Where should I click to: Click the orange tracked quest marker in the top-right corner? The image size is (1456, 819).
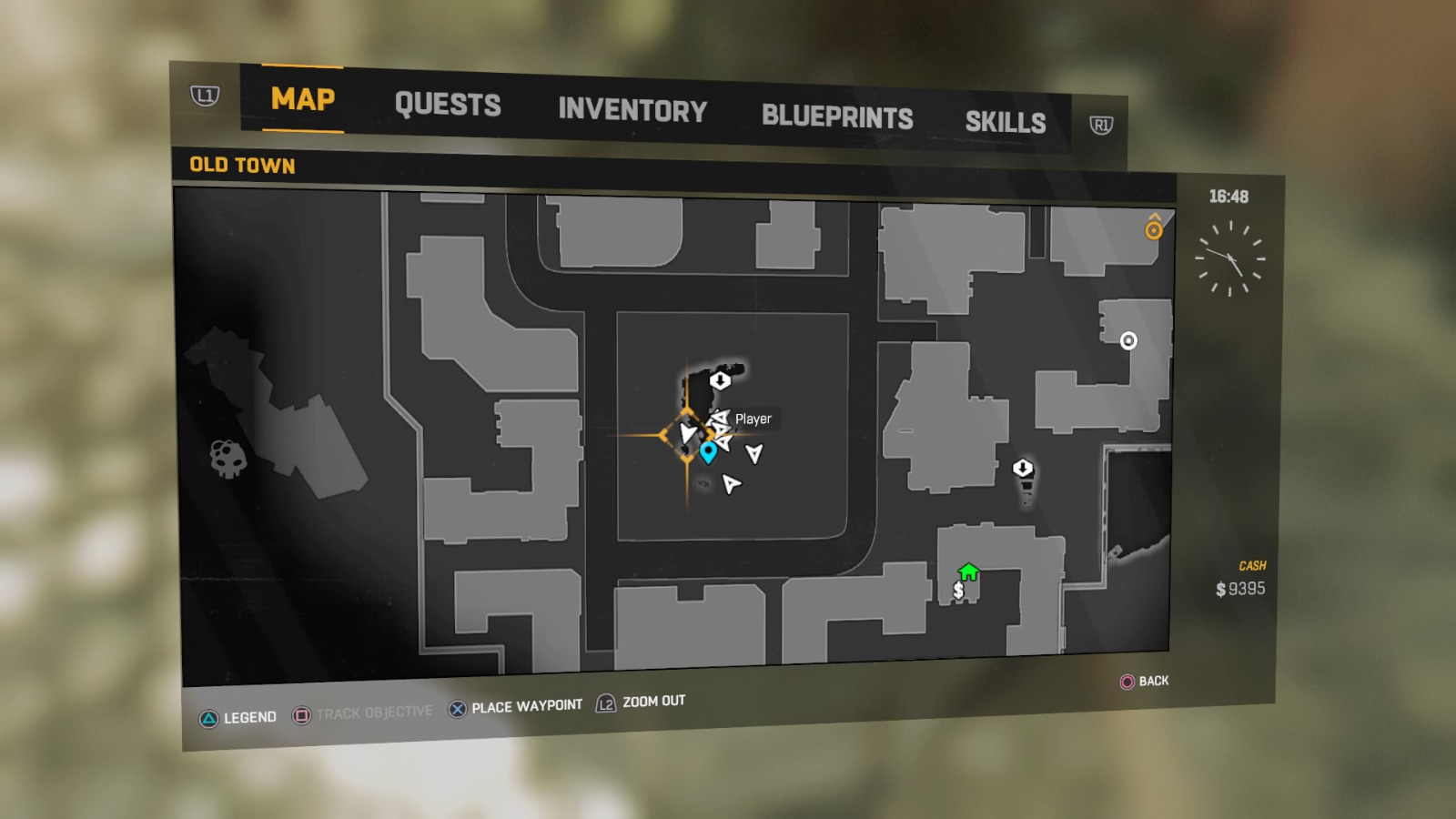[1154, 229]
